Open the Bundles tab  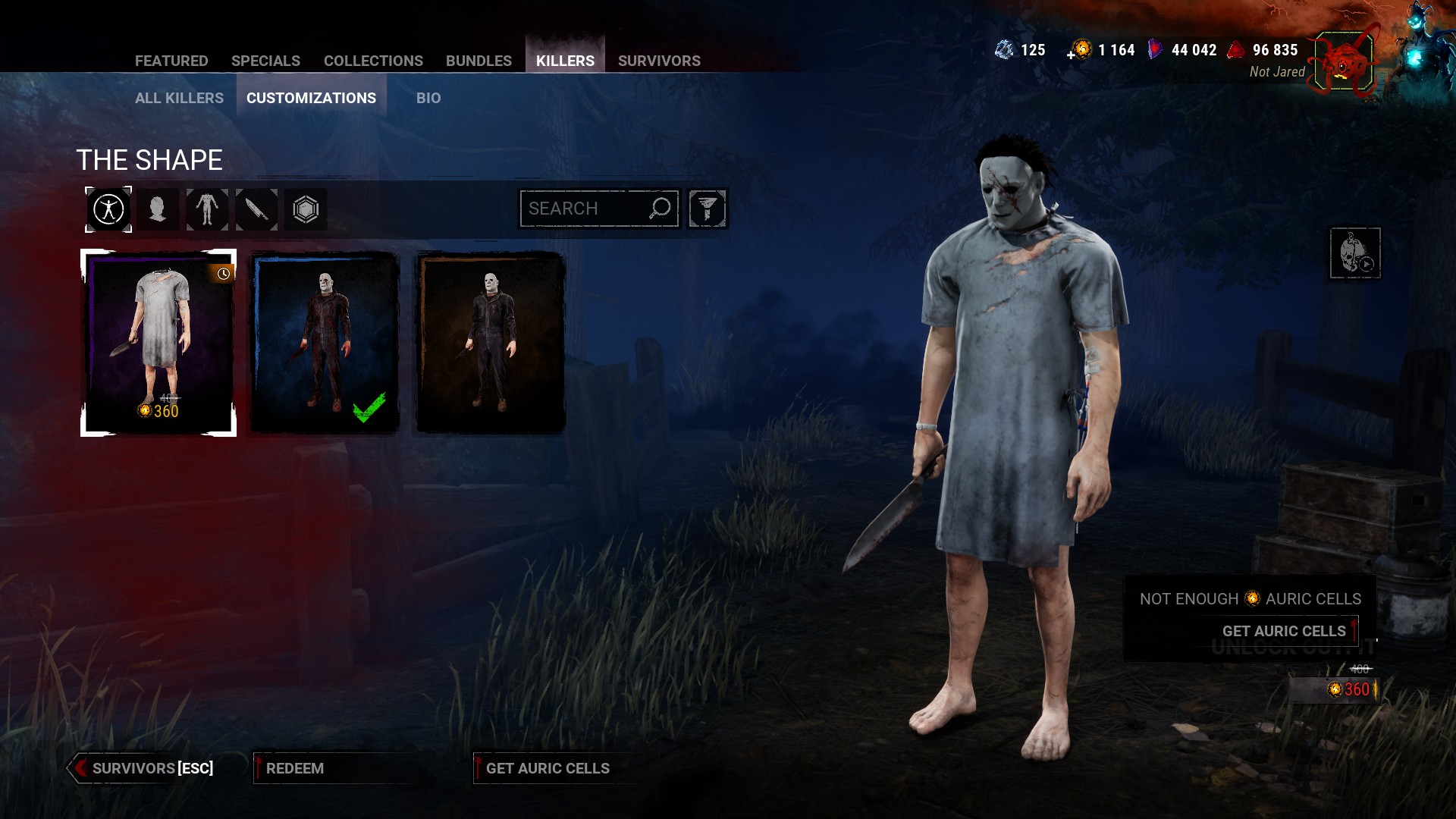479,61
